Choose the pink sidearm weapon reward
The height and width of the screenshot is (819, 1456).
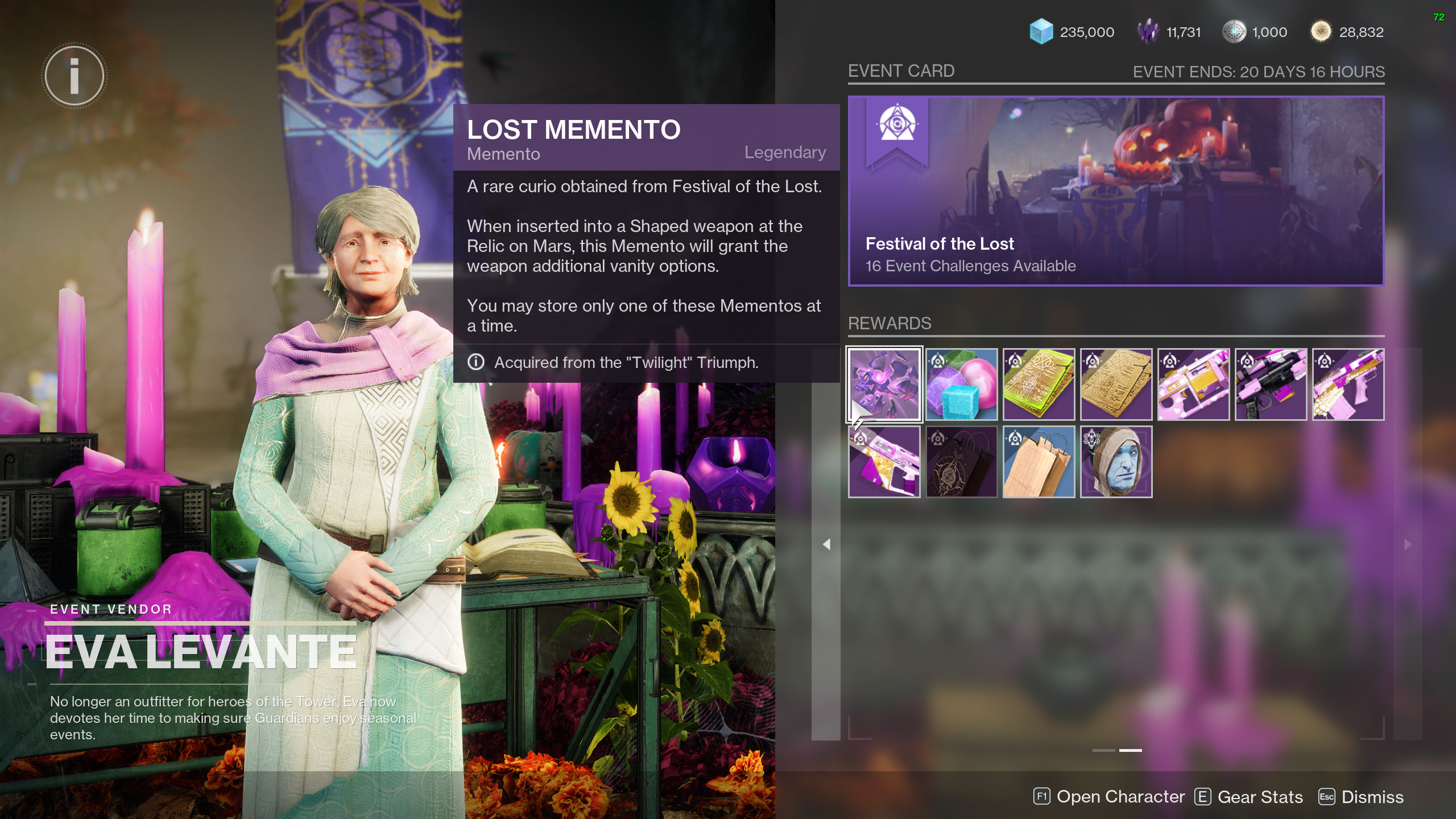(884, 462)
